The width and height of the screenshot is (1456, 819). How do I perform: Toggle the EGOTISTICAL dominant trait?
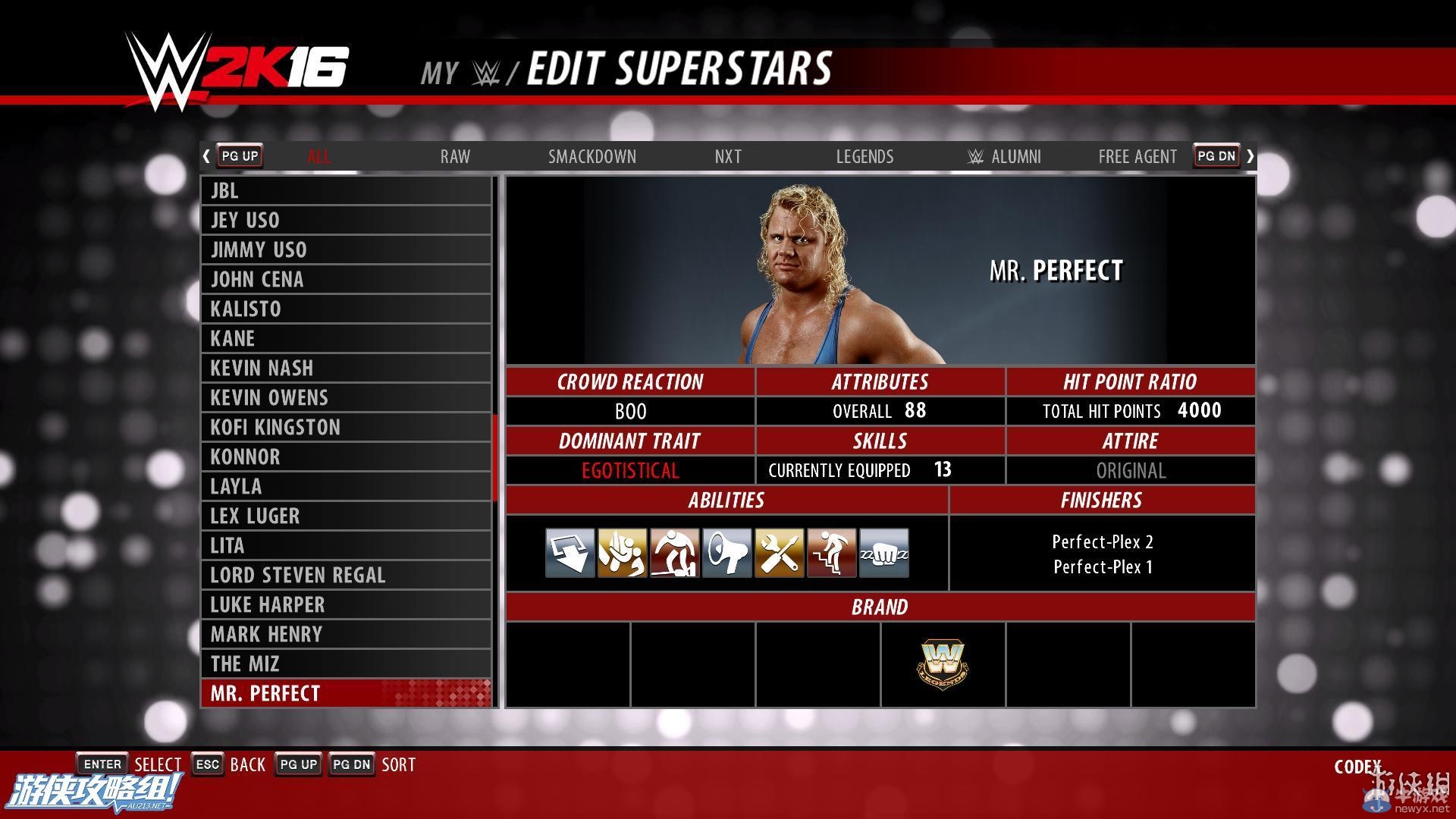(x=630, y=470)
